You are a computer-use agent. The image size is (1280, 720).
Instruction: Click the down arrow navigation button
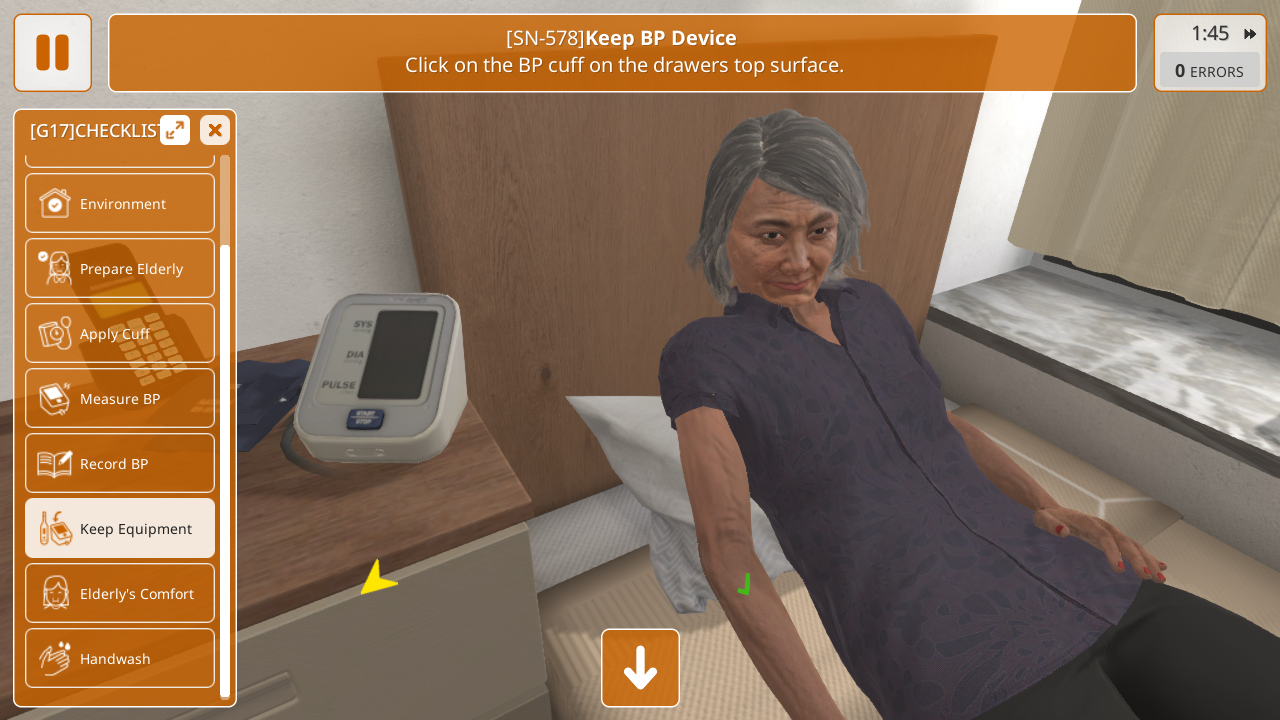pyautogui.click(x=640, y=668)
